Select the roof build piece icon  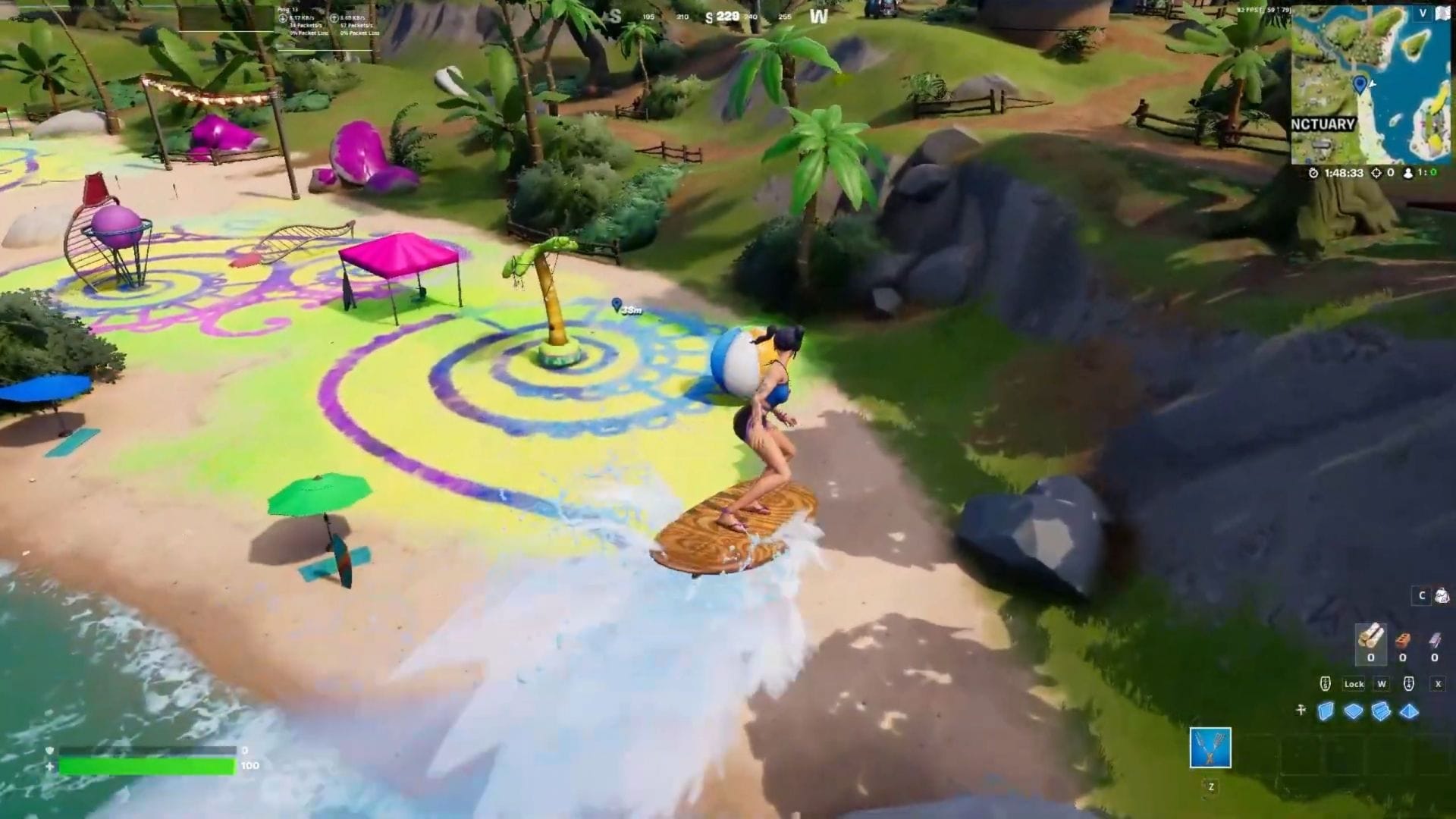(1409, 711)
